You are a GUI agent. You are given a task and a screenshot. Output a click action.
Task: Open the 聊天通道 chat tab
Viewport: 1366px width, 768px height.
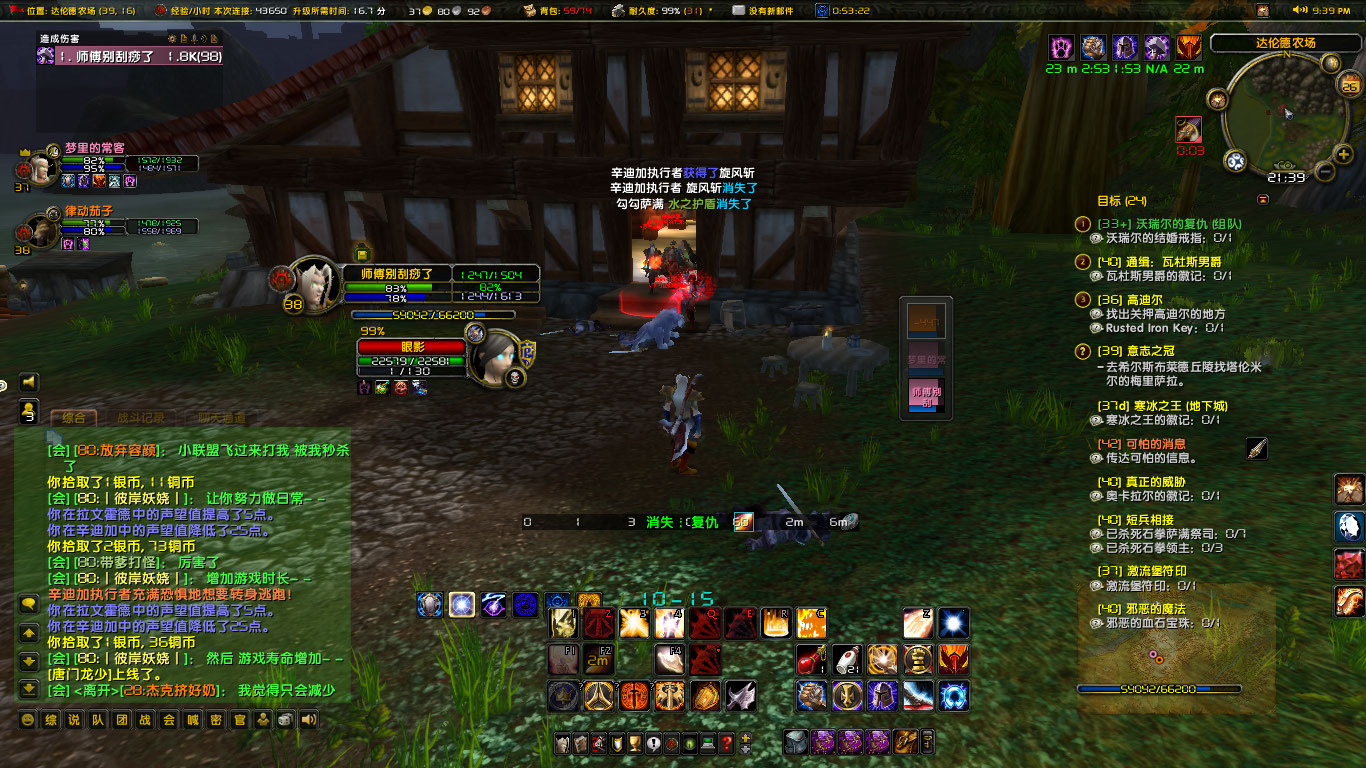pyautogui.click(x=220, y=419)
